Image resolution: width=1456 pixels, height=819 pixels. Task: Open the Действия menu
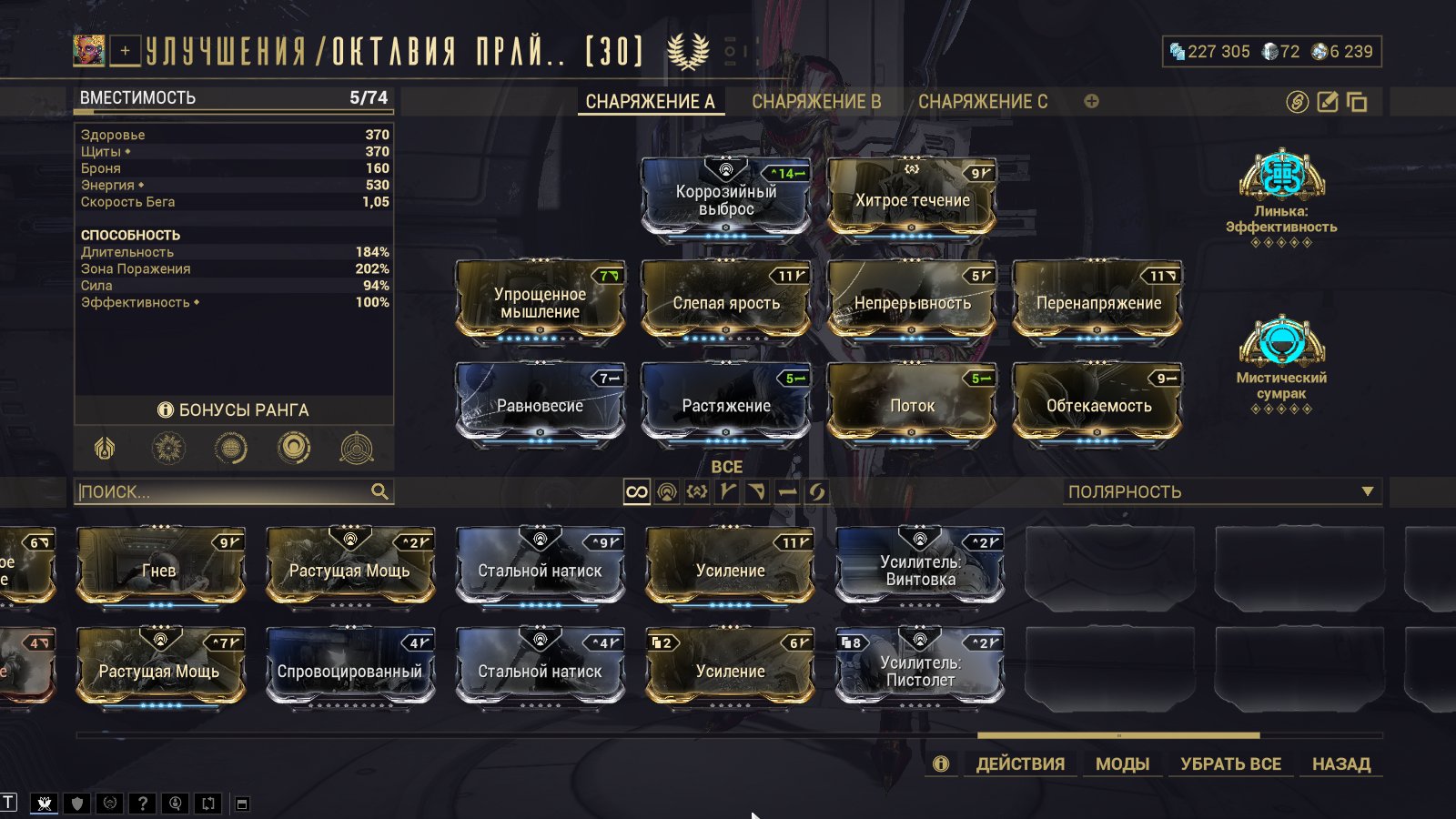point(1020,763)
